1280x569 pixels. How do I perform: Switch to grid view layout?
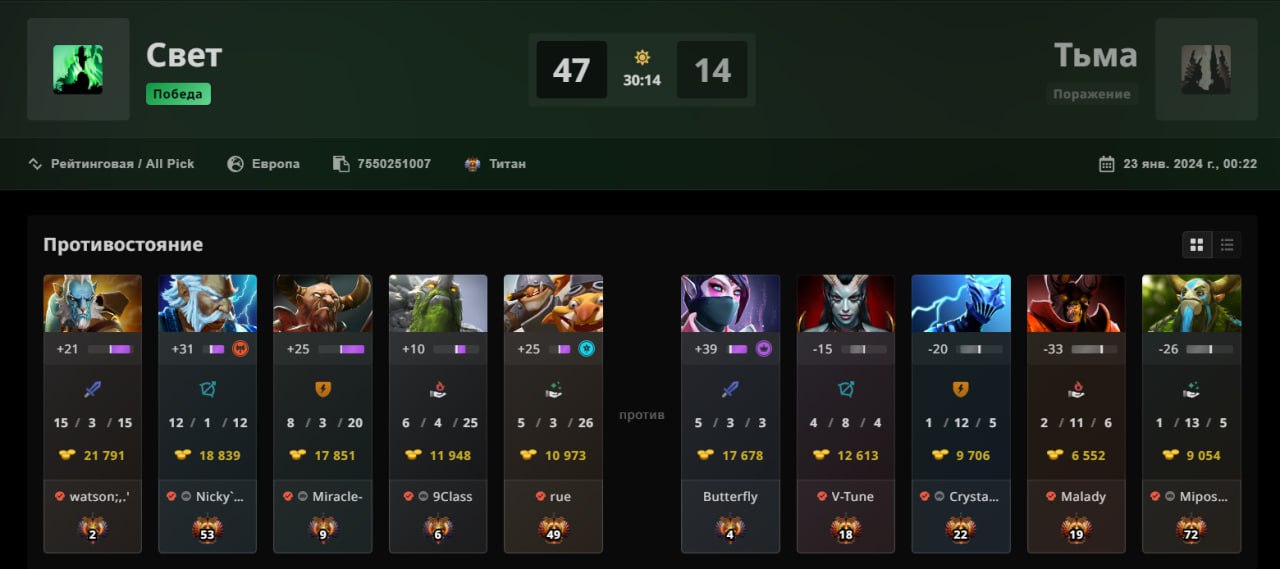click(1196, 245)
